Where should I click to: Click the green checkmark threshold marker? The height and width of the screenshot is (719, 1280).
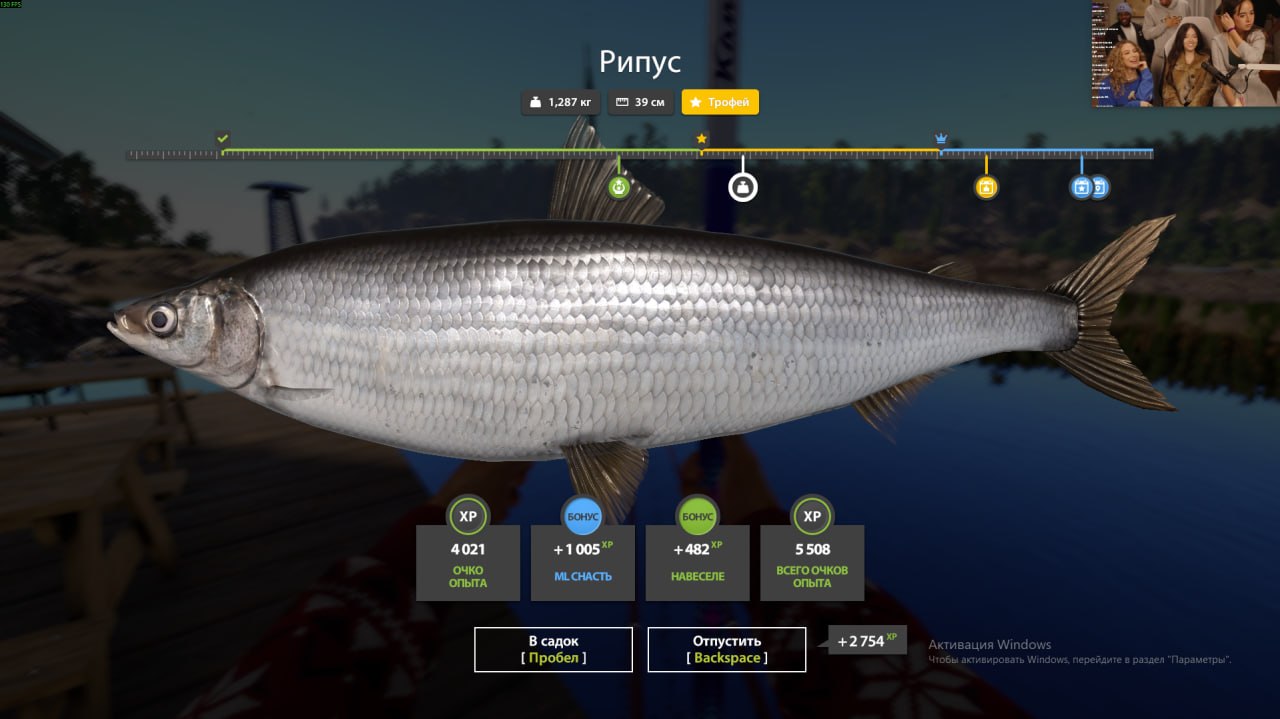[223, 139]
